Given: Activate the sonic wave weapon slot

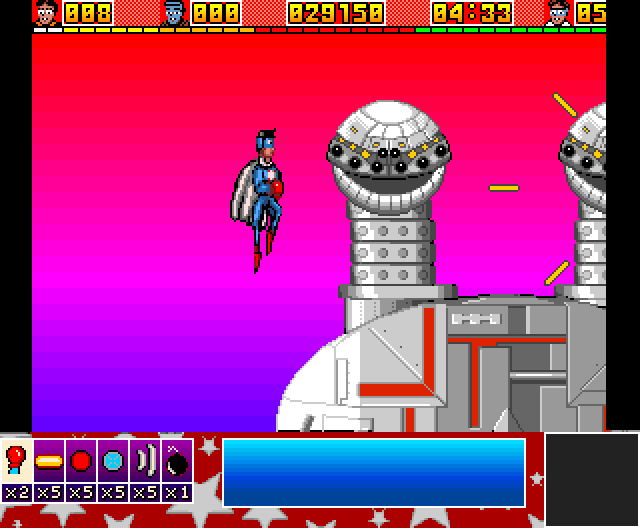Looking at the screenshot, I should pos(145,461).
